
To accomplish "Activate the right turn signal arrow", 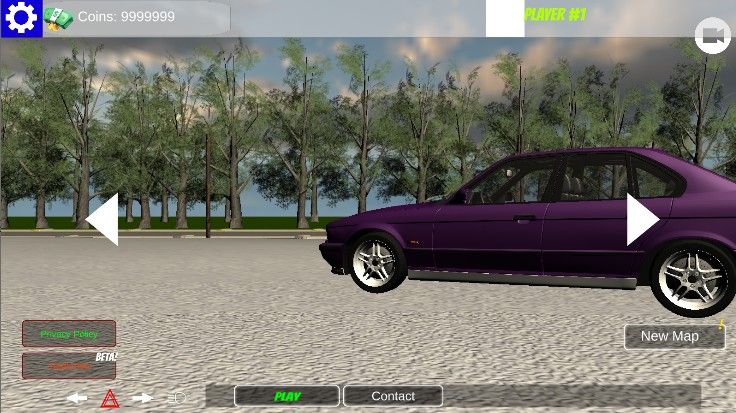I will tap(143, 398).
